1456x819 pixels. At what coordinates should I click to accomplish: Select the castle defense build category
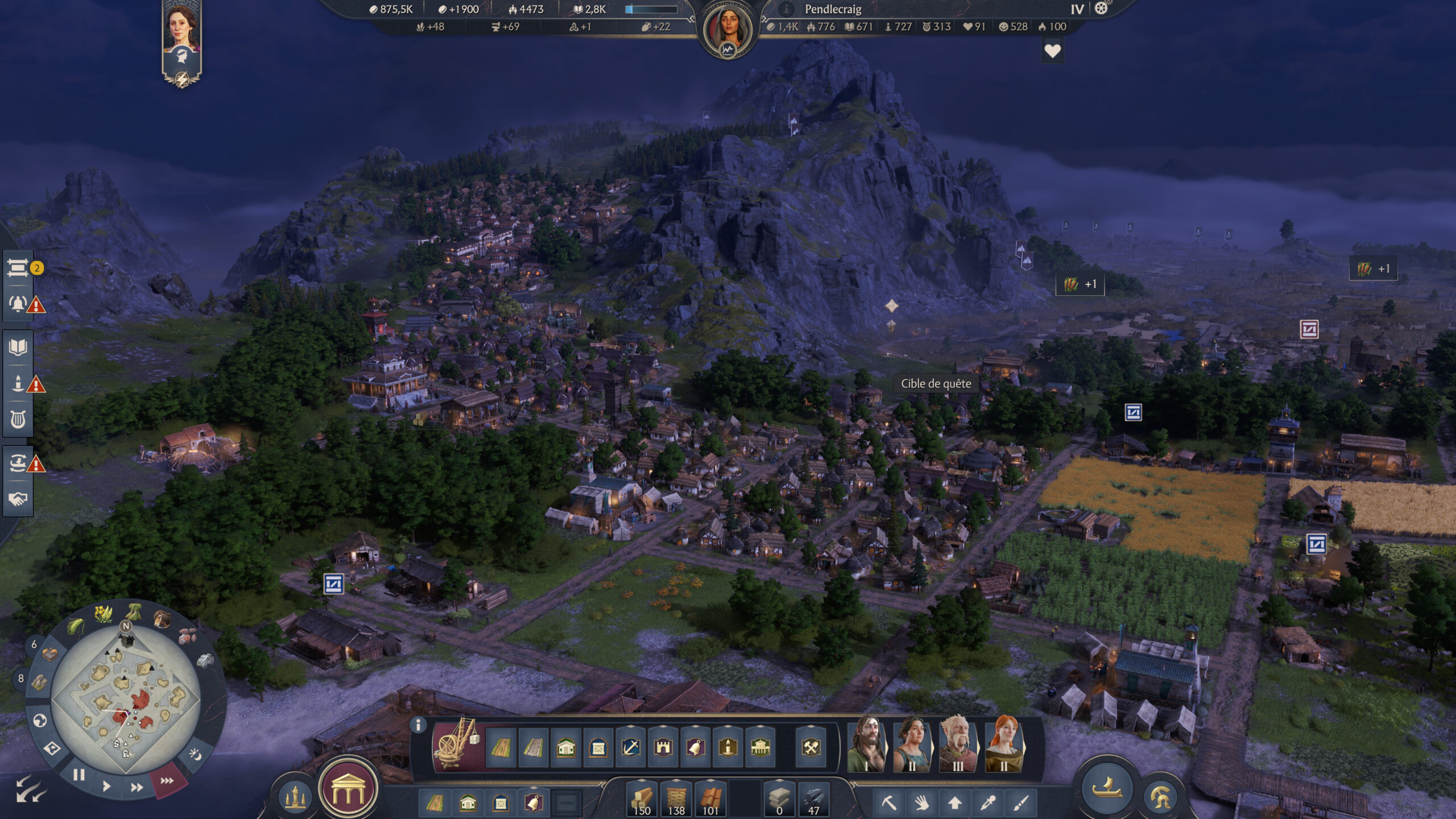(663, 747)
